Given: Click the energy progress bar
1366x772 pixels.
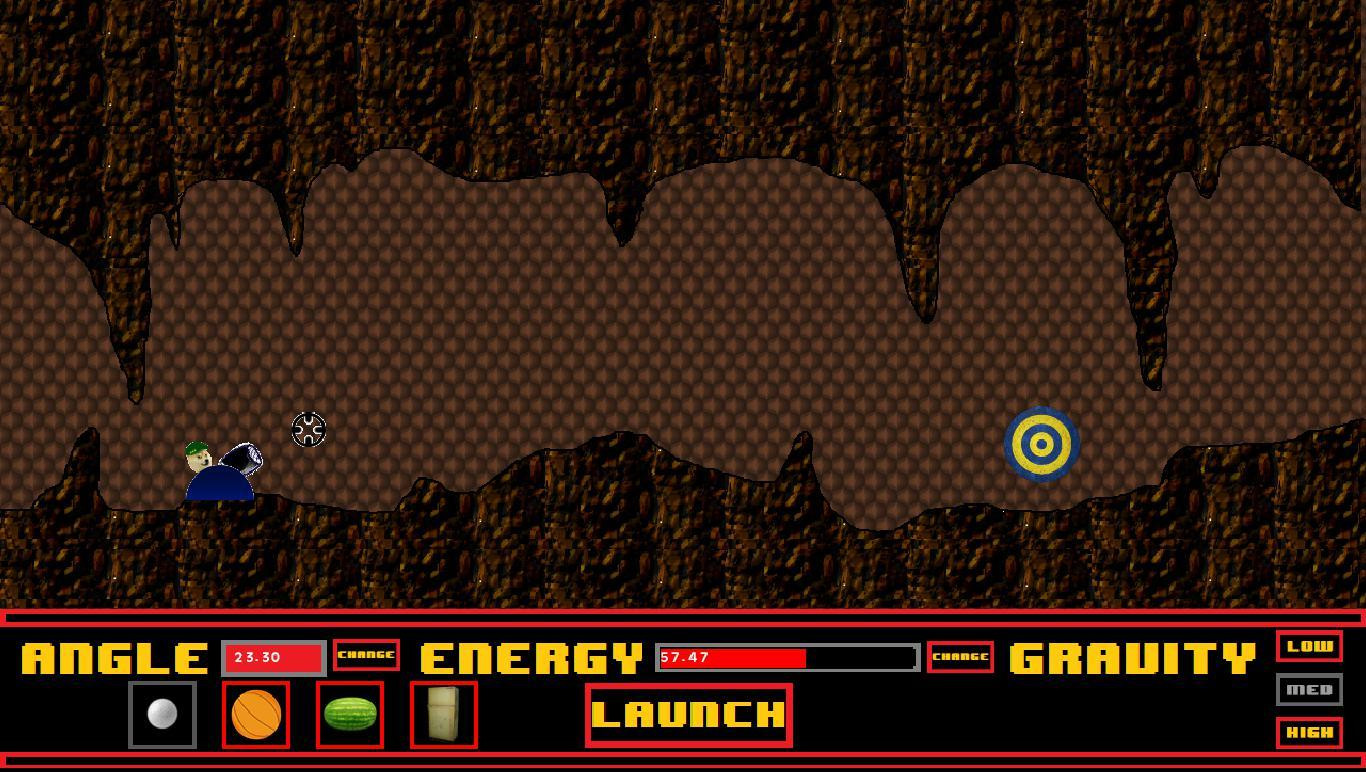Looking at the screenshot, I should (785, 659).
